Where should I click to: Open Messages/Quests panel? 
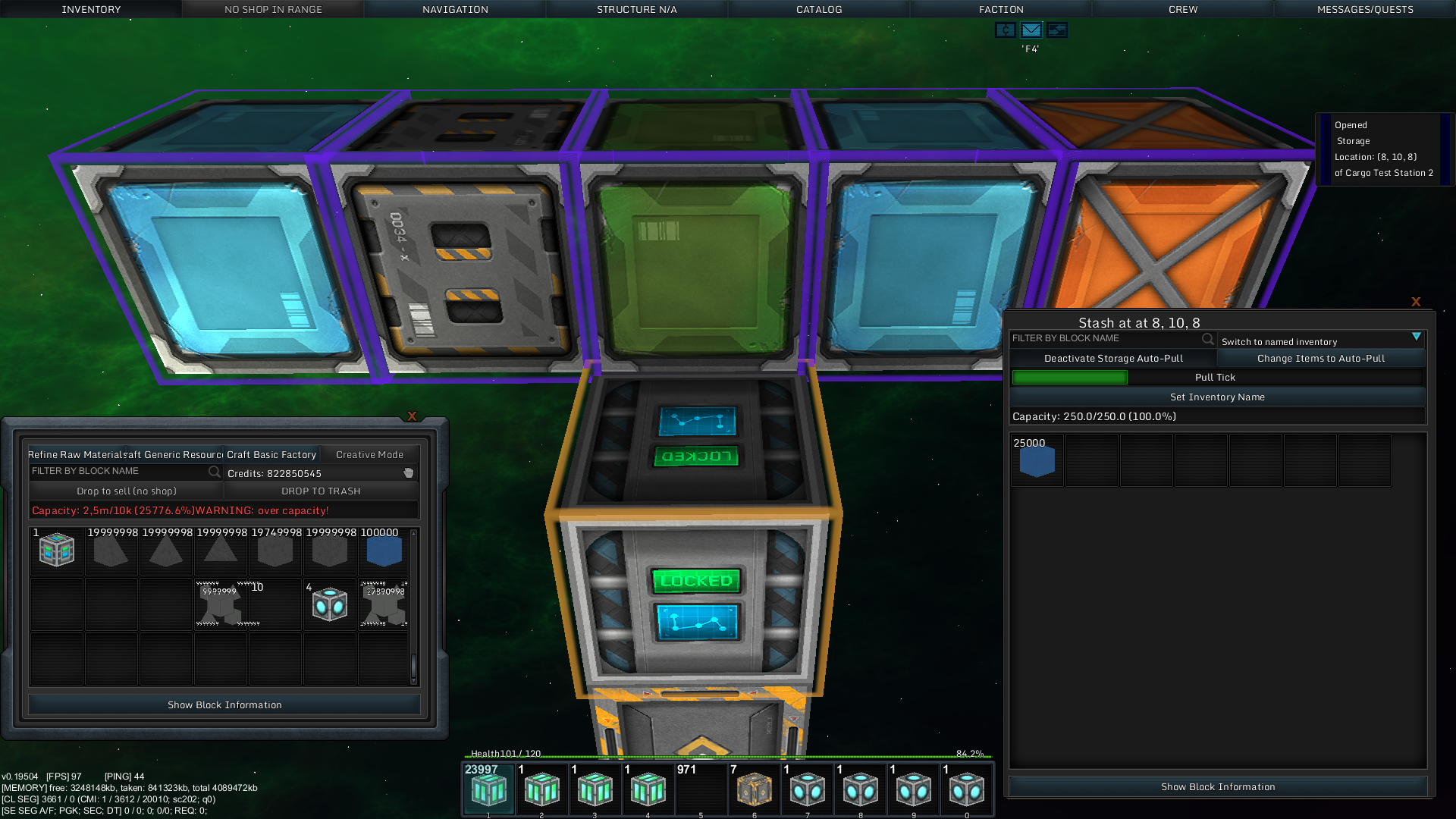click(x=1365, y=9)
